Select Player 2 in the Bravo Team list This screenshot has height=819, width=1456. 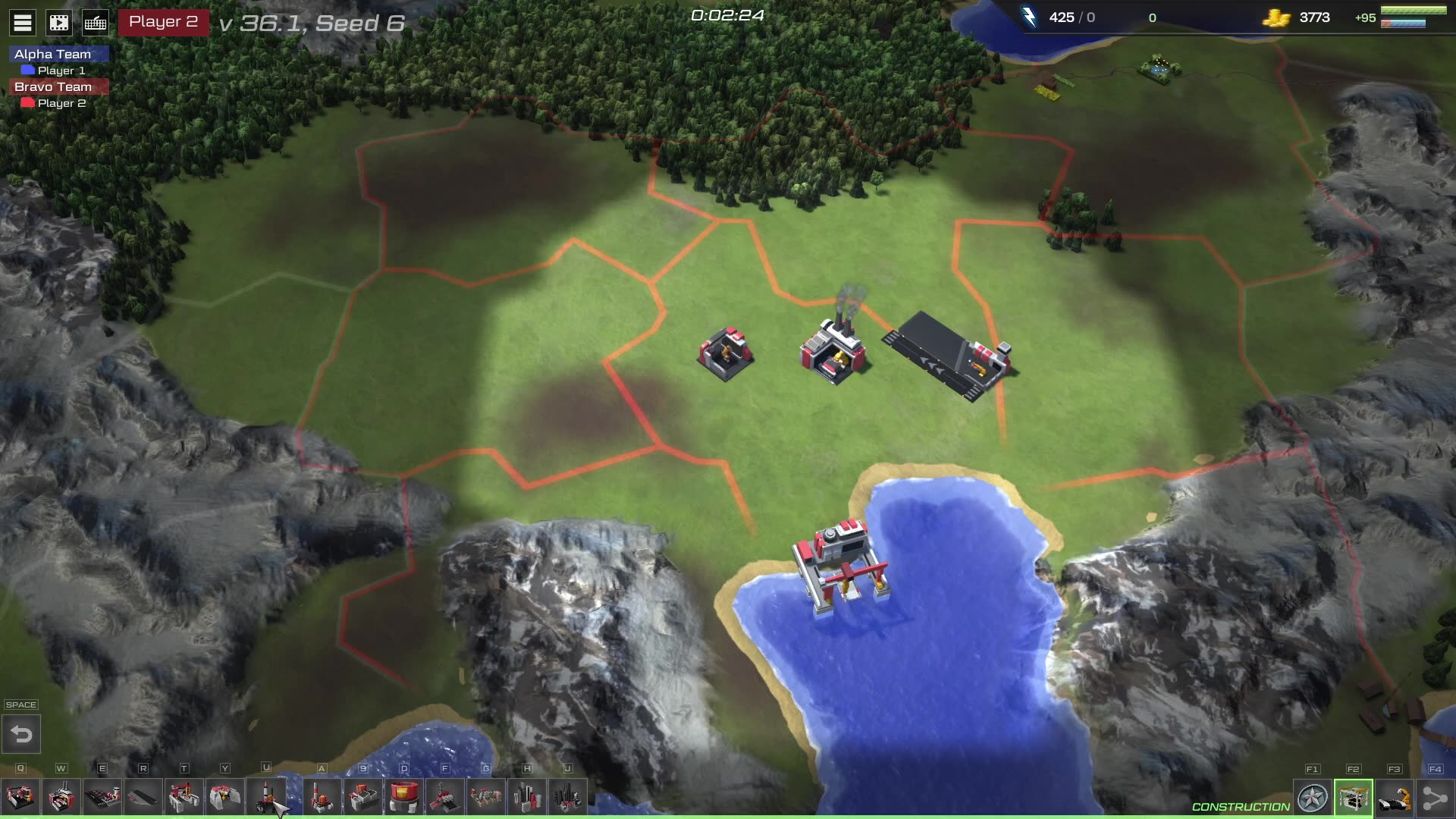(x=61, y=103)
